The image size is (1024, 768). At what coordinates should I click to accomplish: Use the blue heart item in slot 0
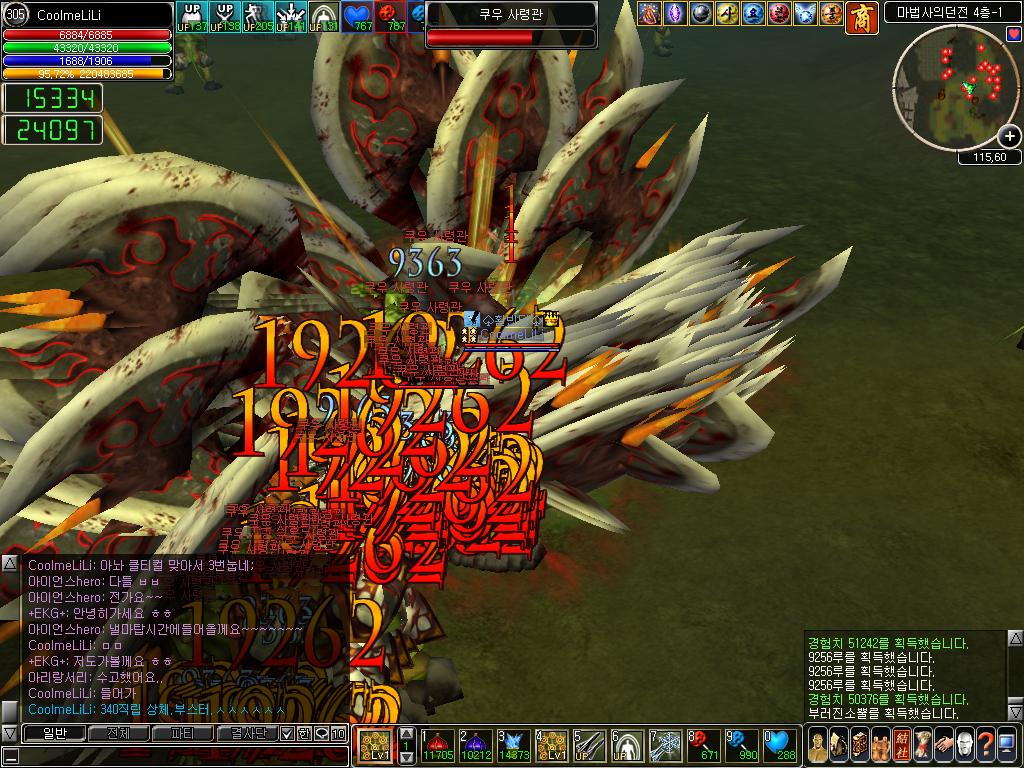(x=780, y=745)
